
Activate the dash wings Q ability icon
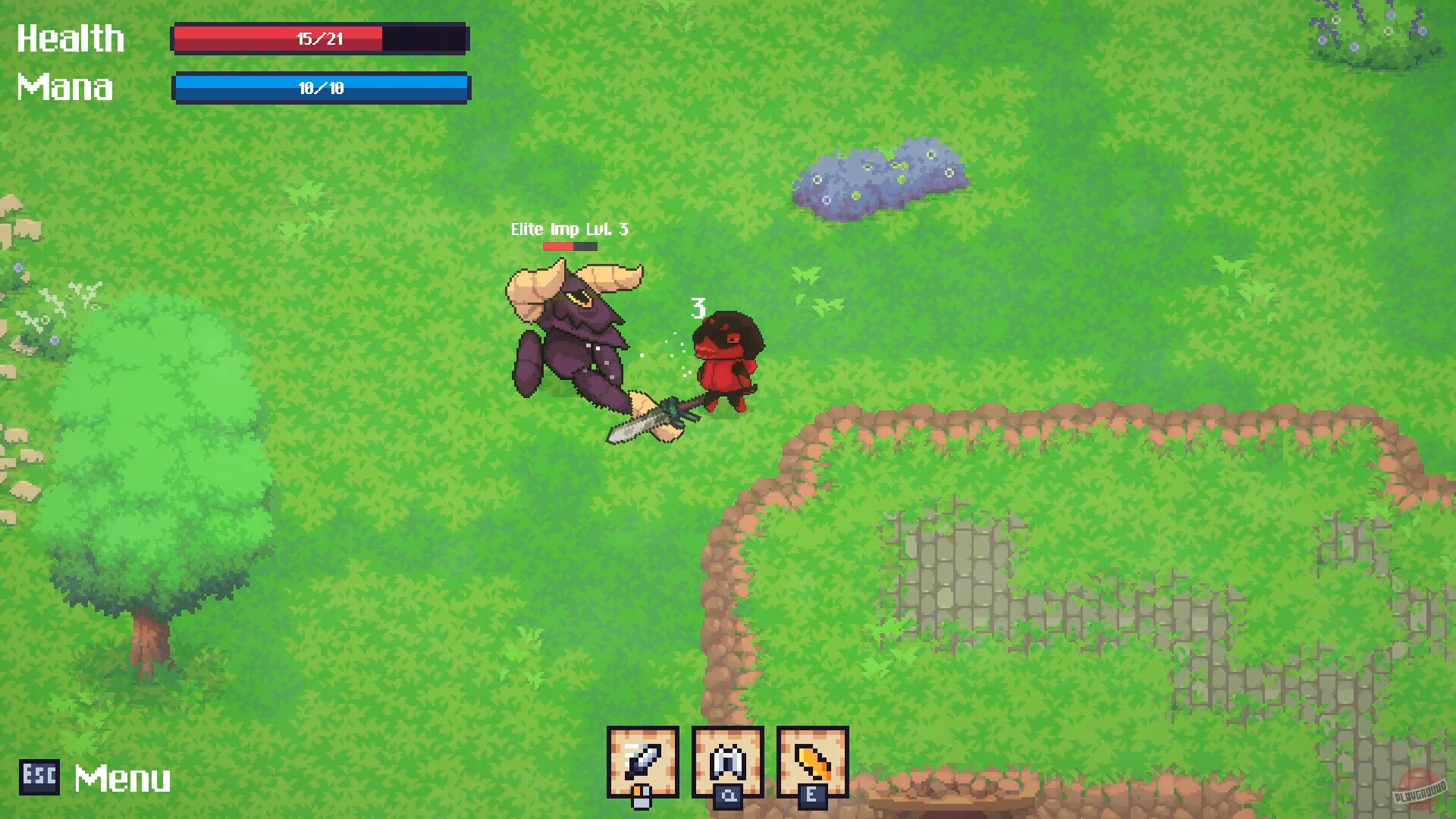tap(726, 758)
